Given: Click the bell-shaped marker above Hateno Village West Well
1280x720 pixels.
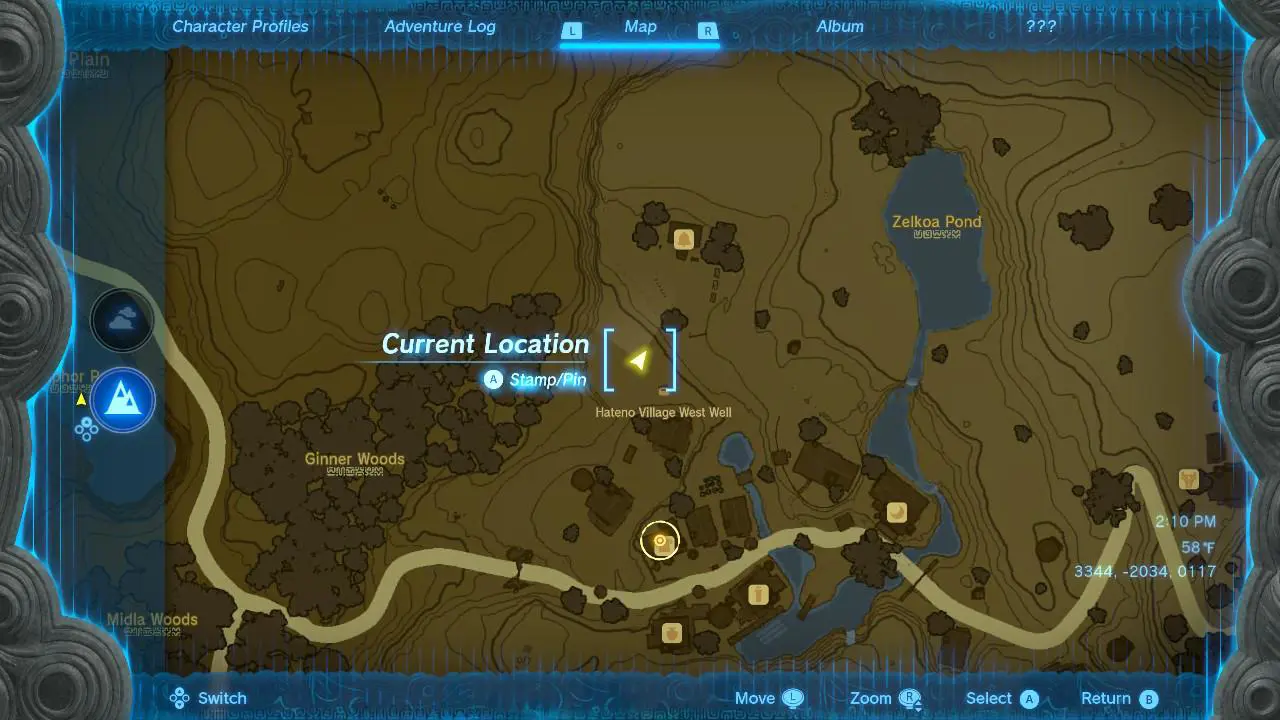Looking at the screenshot, I should coord(685,240).
